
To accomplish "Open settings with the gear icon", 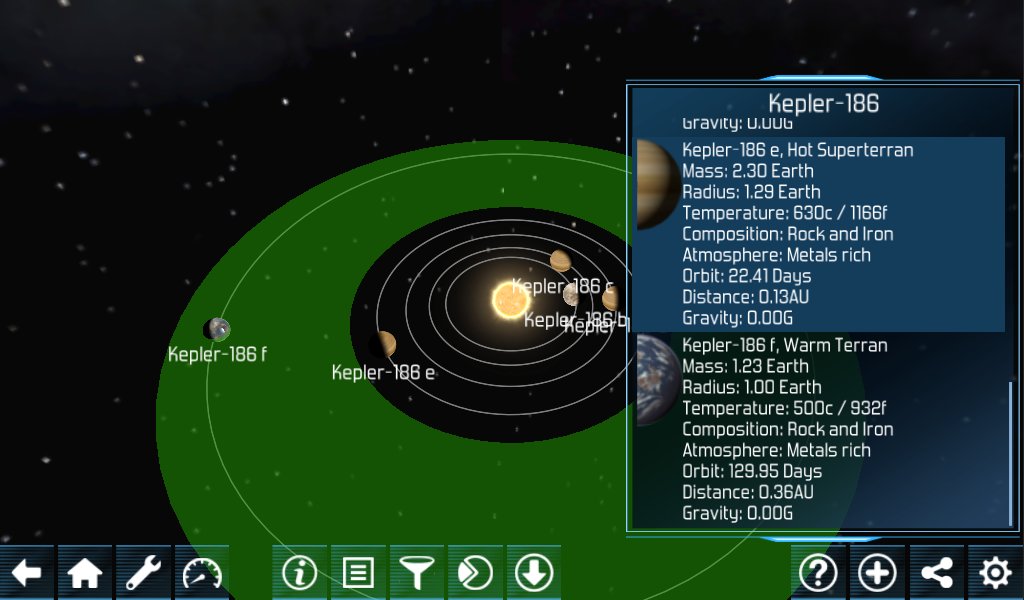I will point(995,573).
